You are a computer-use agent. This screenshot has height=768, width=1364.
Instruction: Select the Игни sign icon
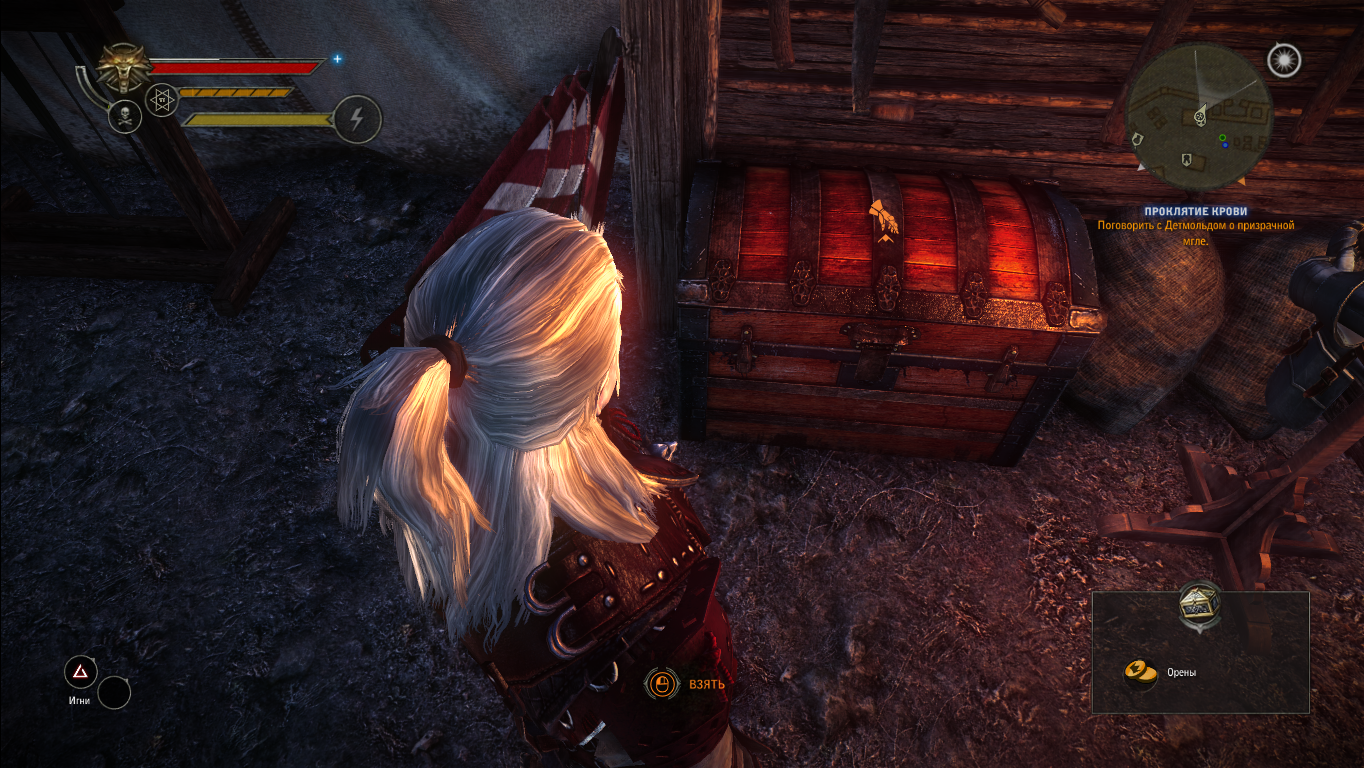(80, 672)
